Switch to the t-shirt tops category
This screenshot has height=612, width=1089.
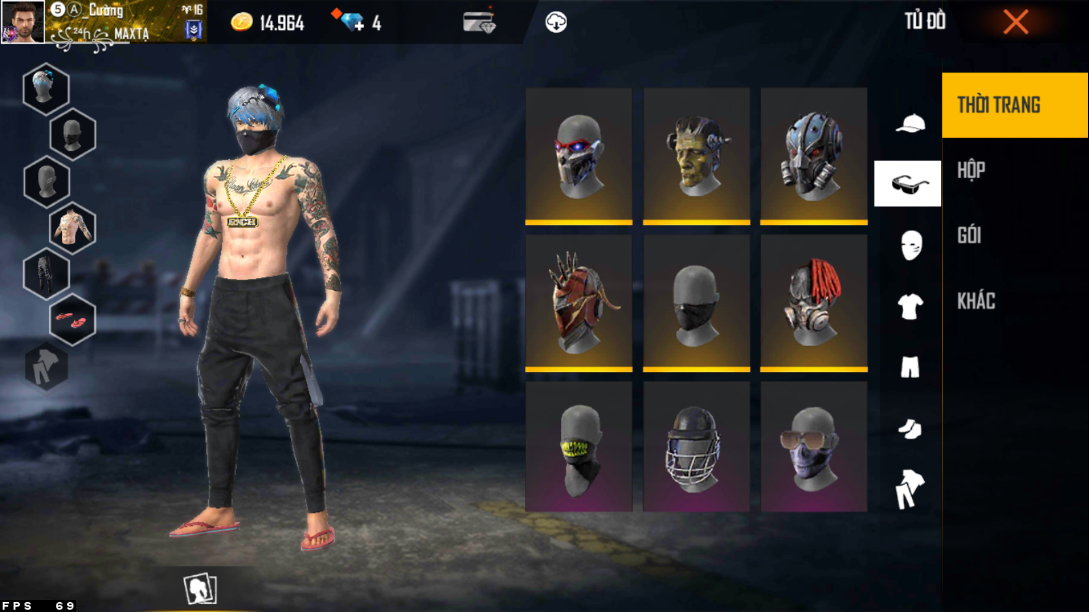(909, 307)
